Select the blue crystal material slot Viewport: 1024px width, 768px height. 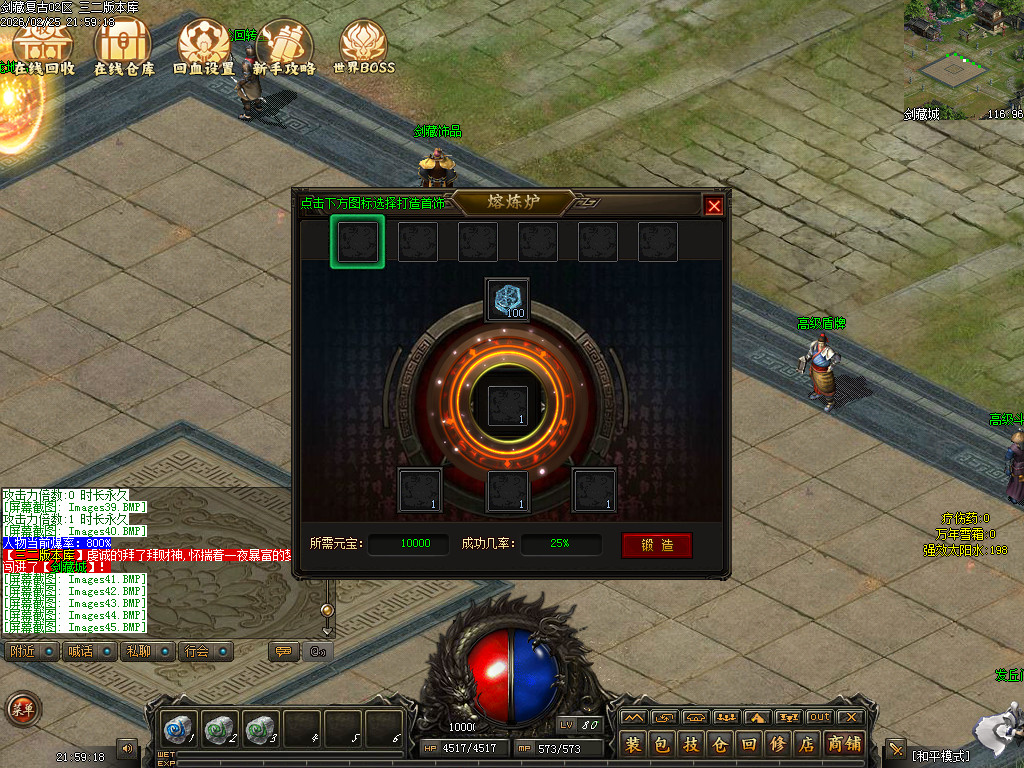click(x=507, y=299)
